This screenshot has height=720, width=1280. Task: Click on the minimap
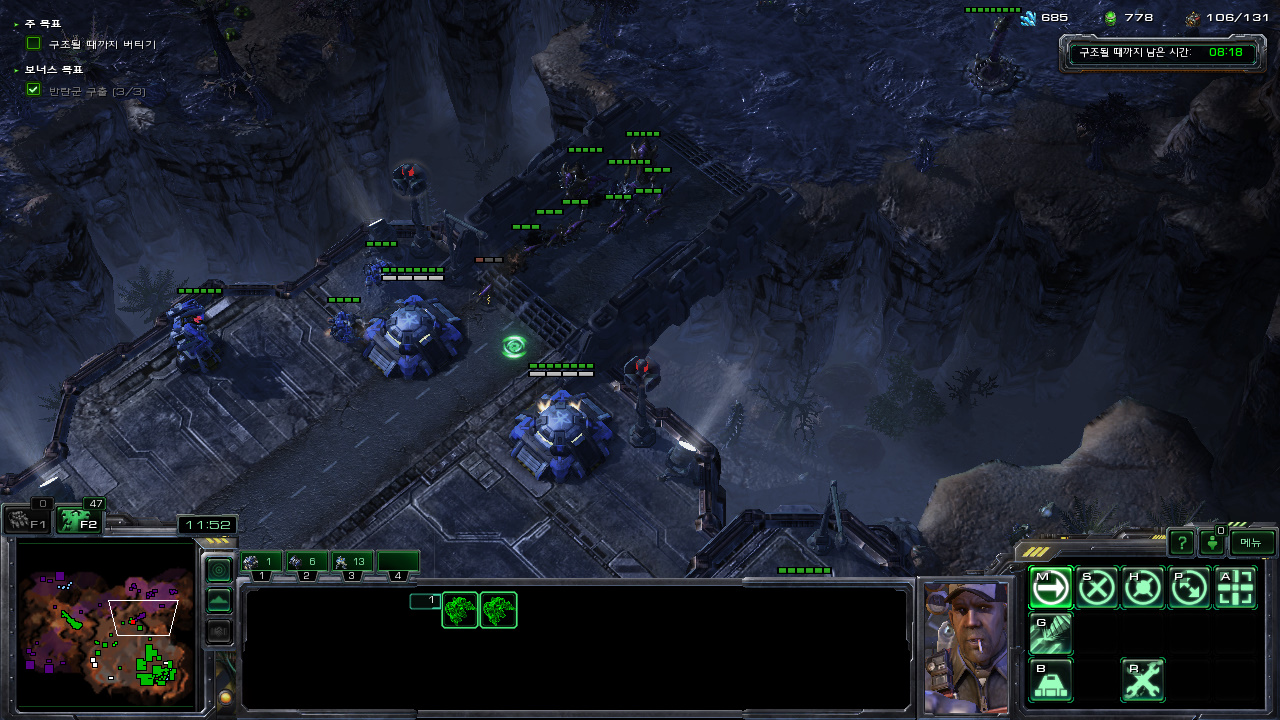click(106, 622)
